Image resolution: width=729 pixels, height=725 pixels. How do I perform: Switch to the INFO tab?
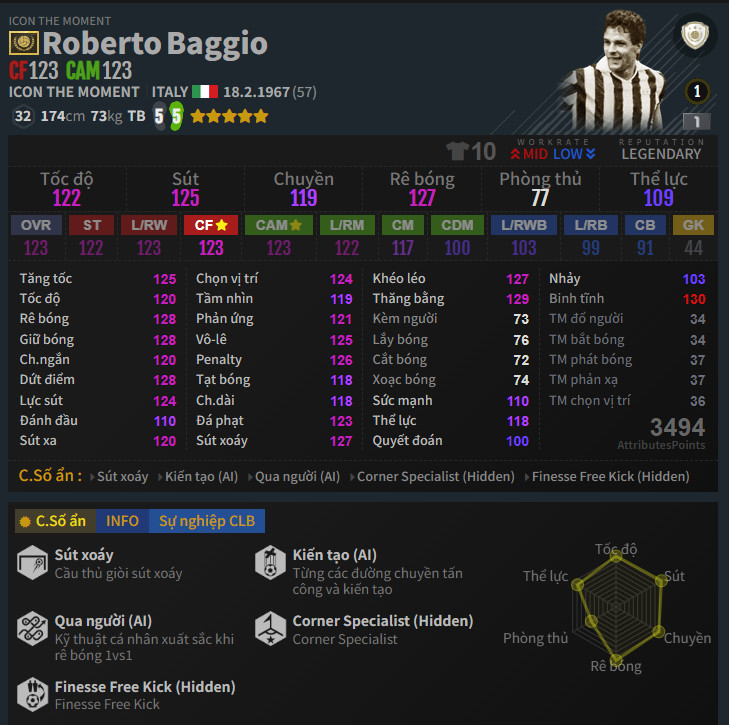[123, 521]
